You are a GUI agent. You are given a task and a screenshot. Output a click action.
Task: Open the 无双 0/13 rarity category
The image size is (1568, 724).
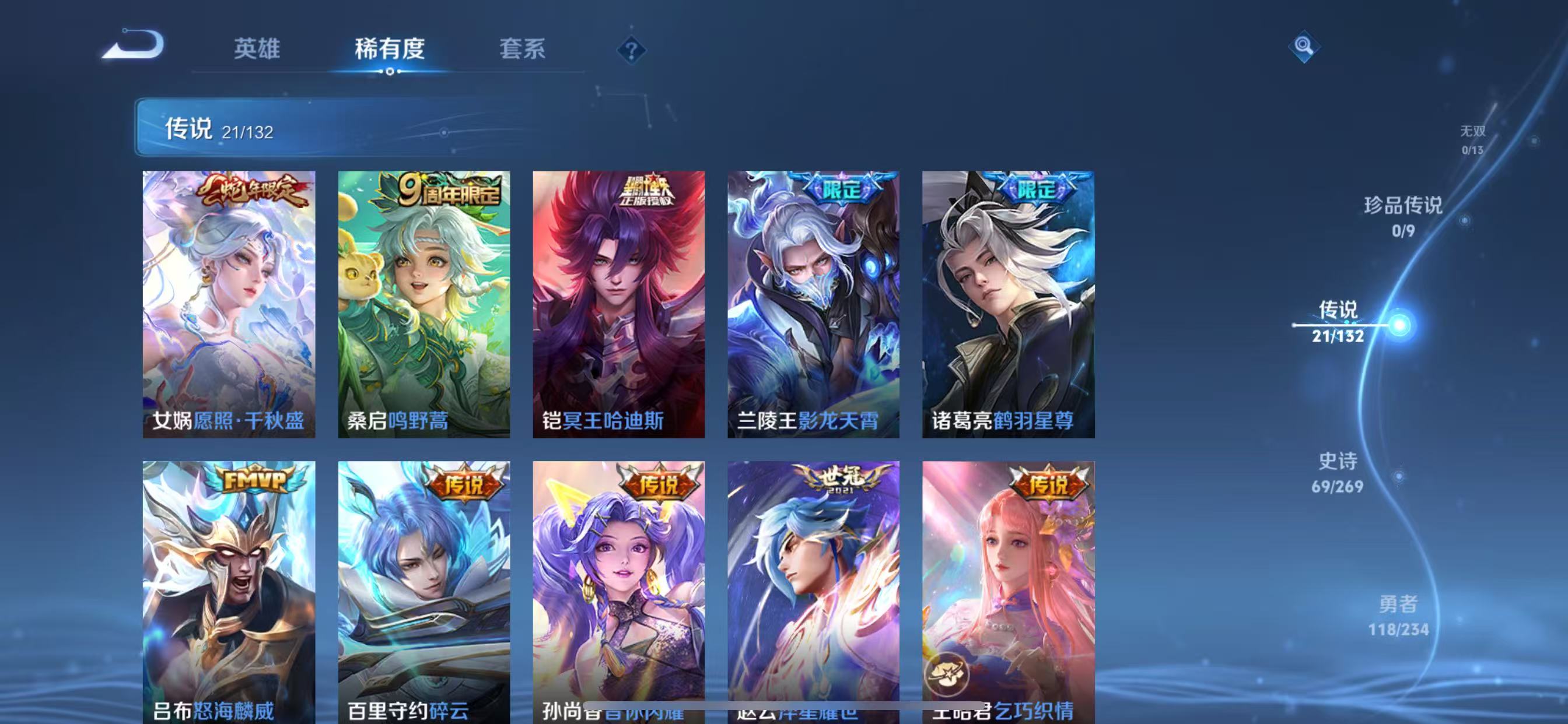point(1473,139)
